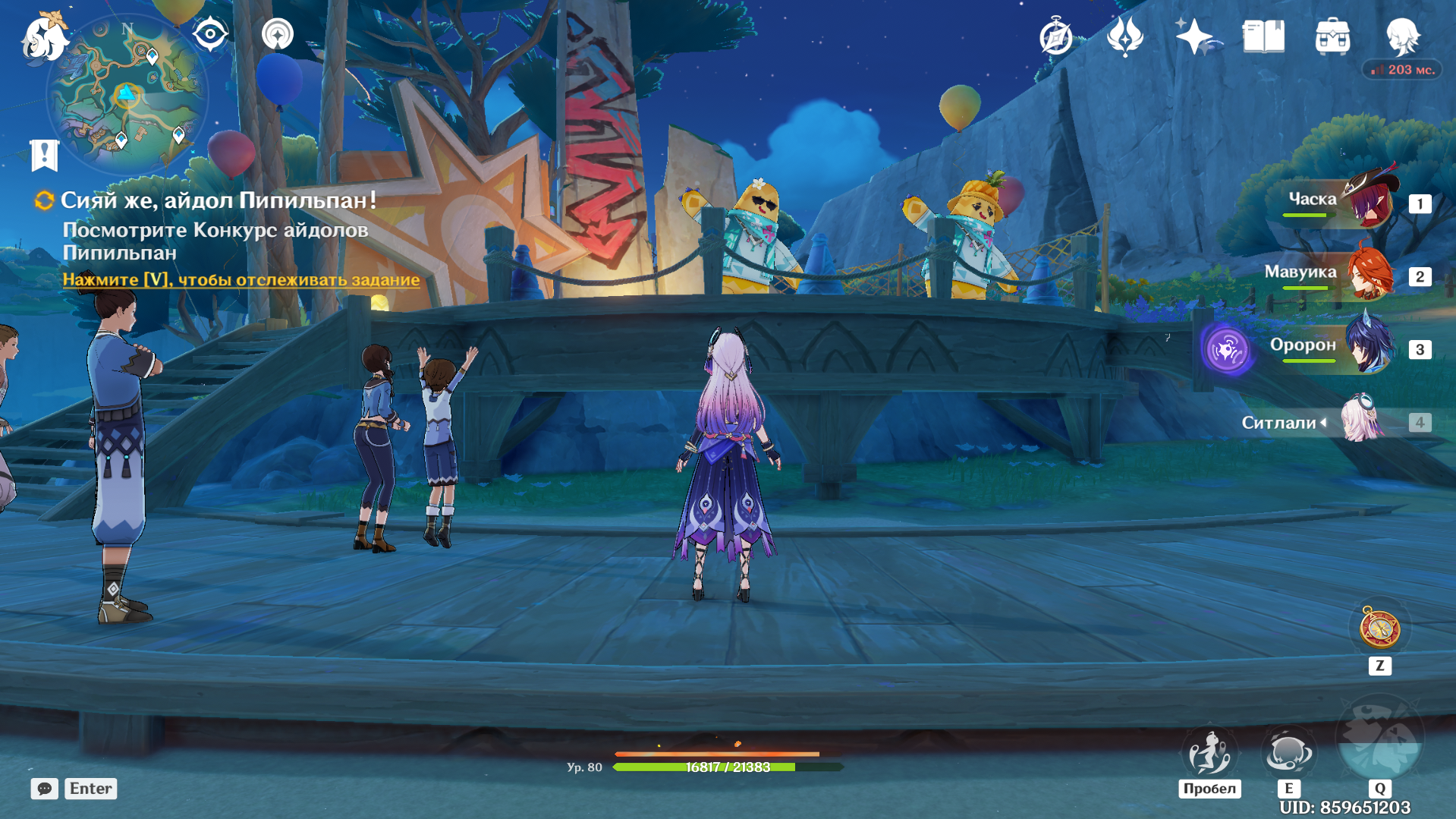
Task: Open the Battle Pass leaf icon
Action: [x=1124, y=36]
